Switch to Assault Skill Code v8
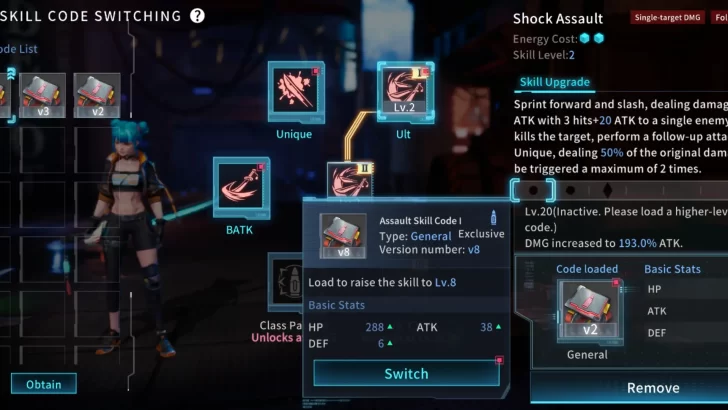728x410 pixels. click(x=406, y=373)
